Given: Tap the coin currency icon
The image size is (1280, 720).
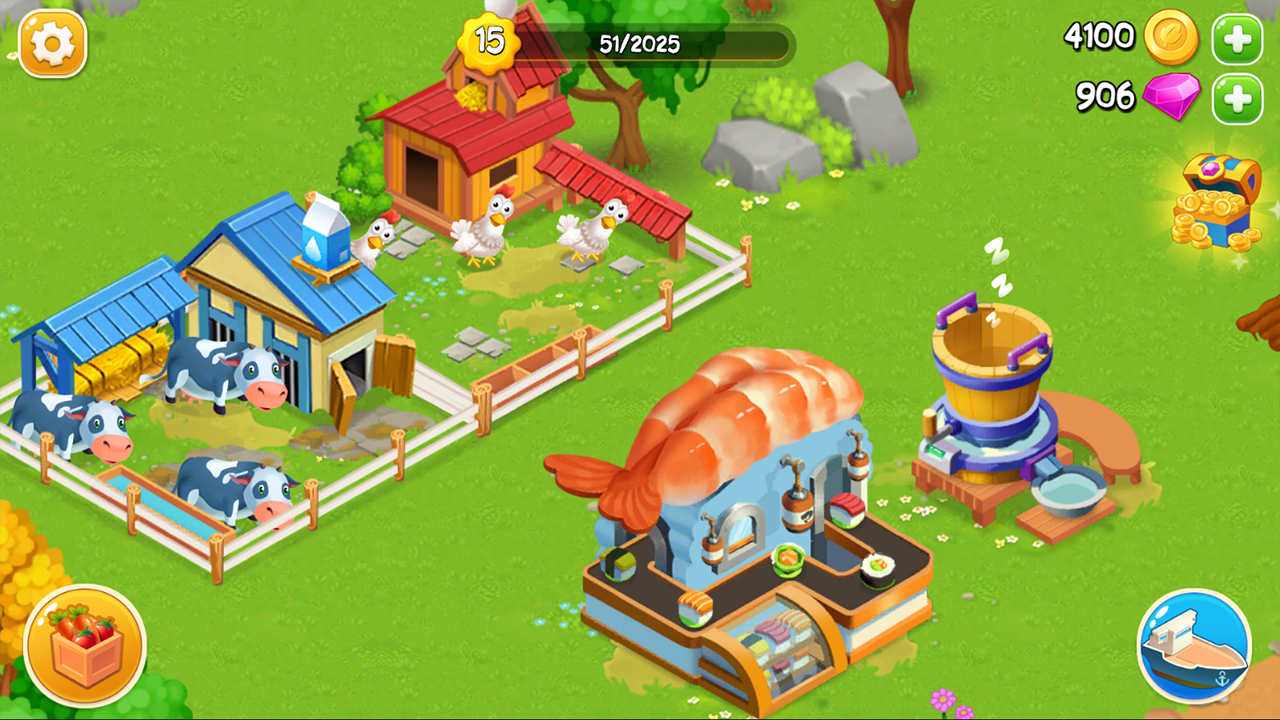Looking at the screenshot, I should coord(1172,40).
